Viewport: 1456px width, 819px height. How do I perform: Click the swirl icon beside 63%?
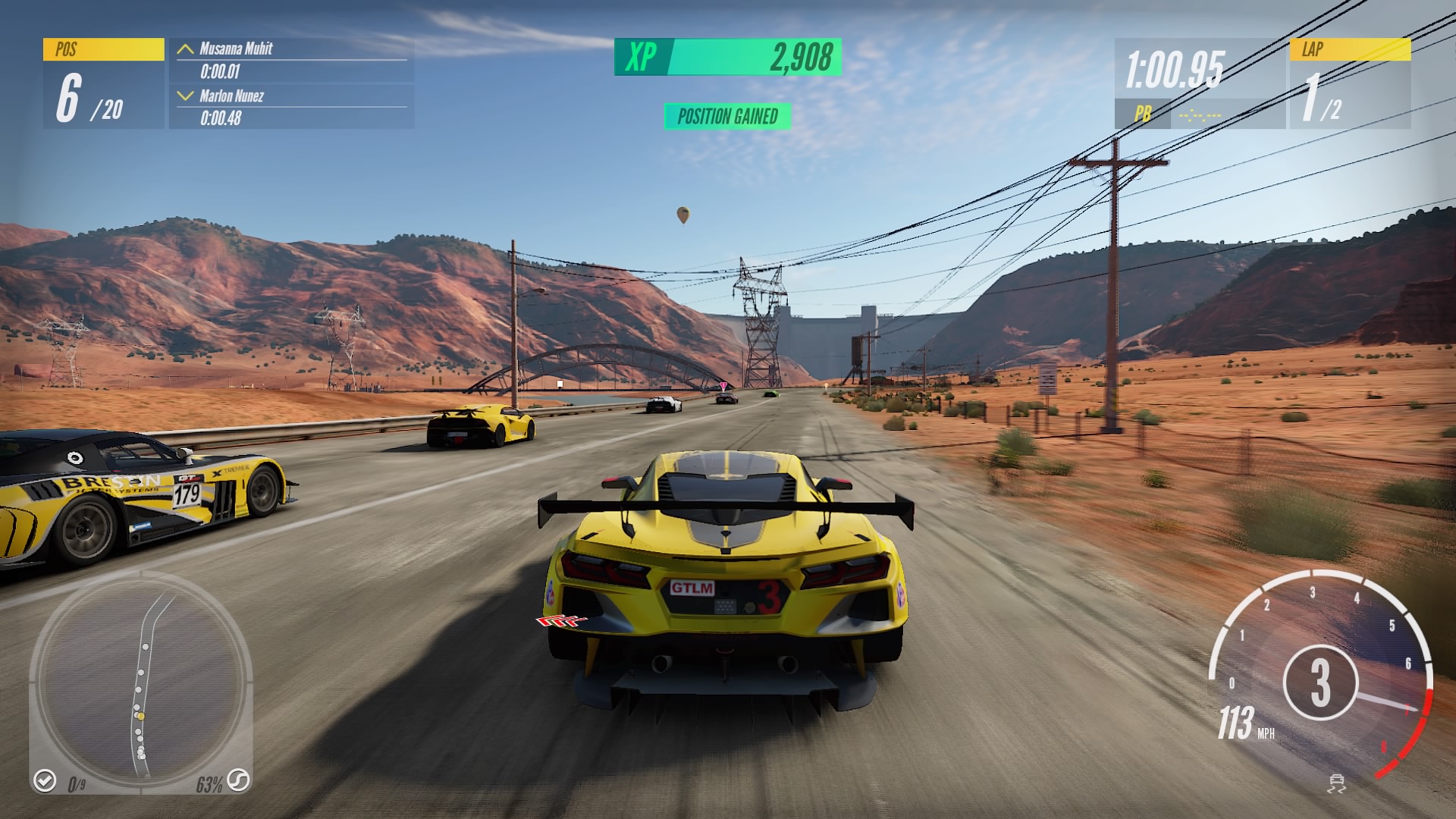[x=239, y=780]
